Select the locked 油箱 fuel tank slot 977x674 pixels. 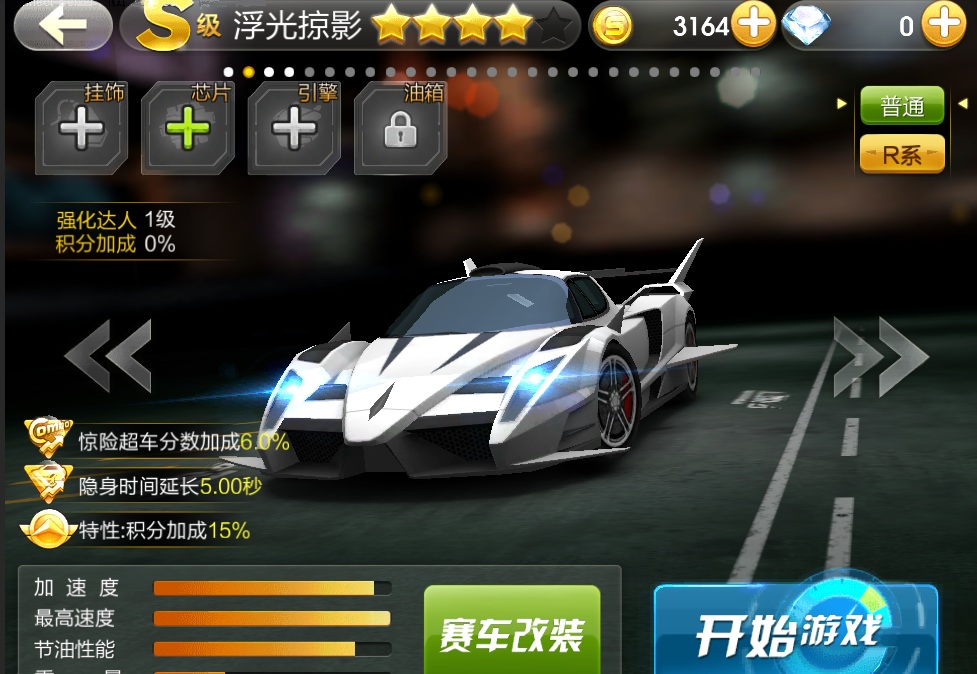pos(400,131)
